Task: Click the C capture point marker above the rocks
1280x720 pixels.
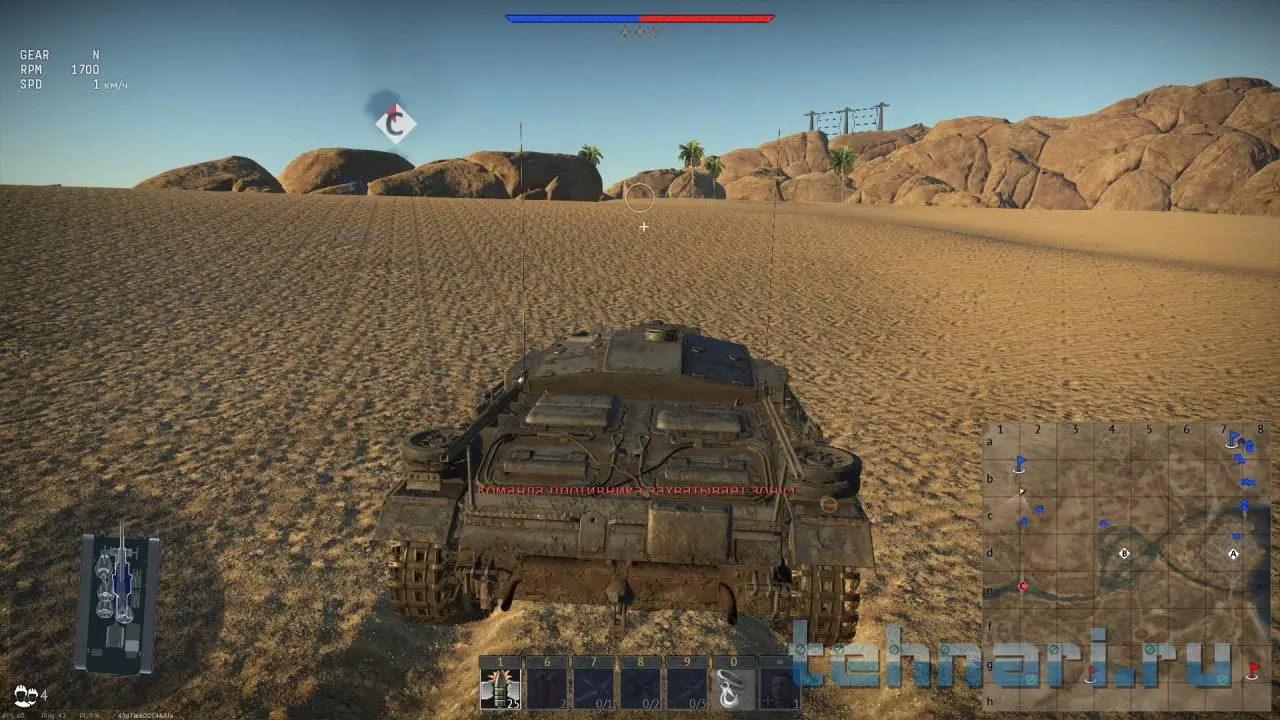Action: click(396, 124)
